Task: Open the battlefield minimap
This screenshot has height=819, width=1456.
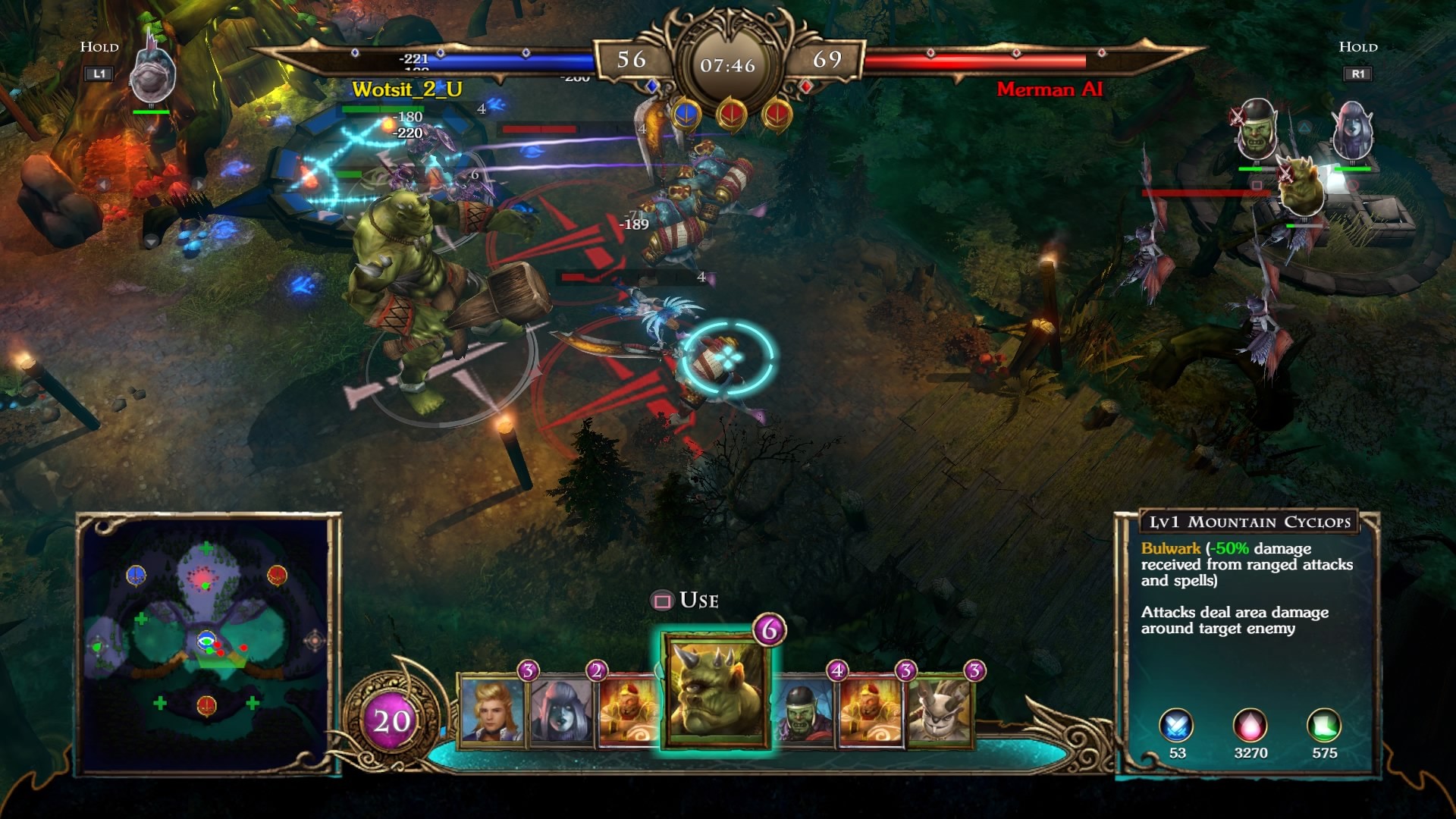Action: point(207,645)
